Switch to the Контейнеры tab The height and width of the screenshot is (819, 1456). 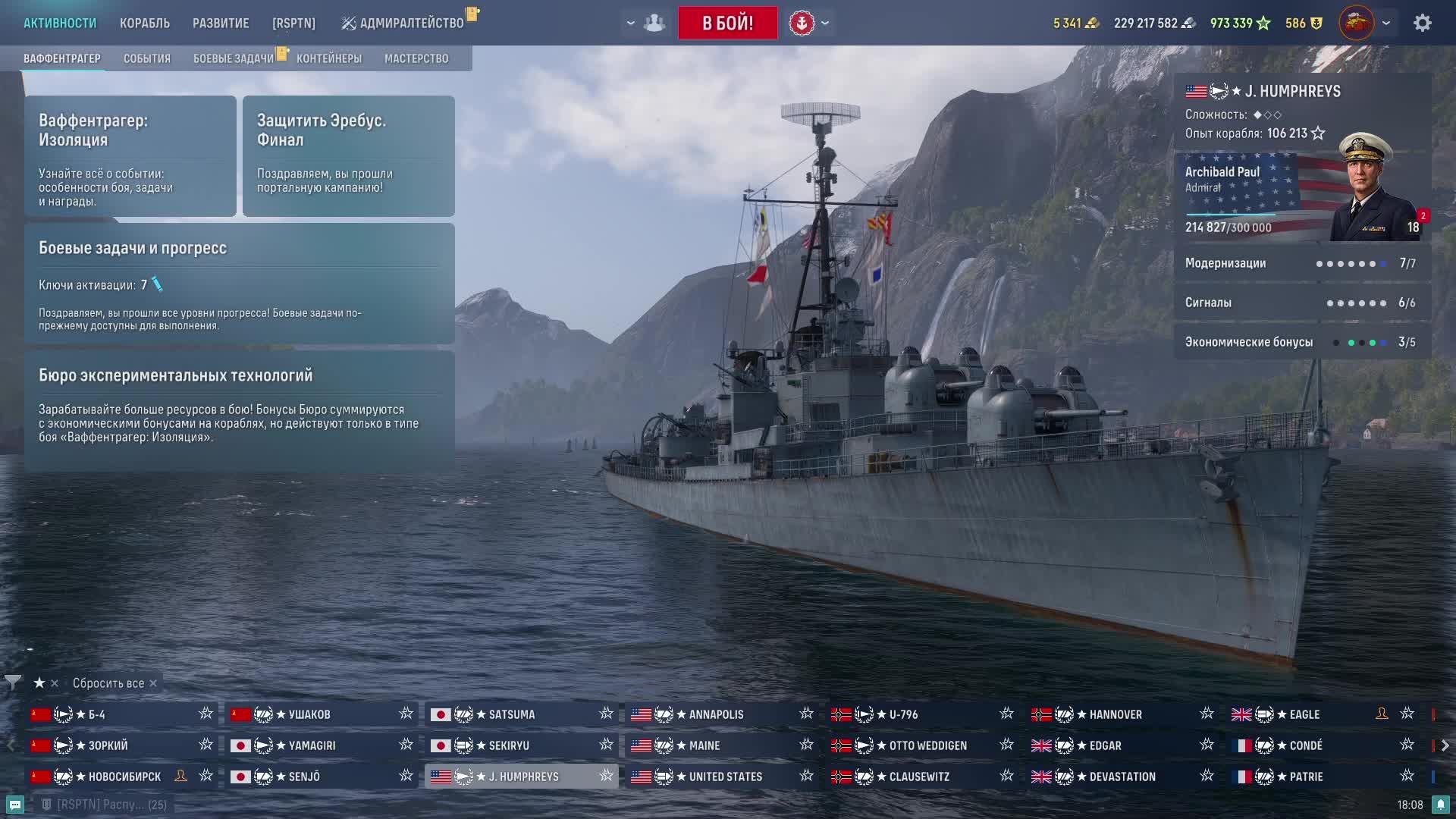(x=329, y=58)
